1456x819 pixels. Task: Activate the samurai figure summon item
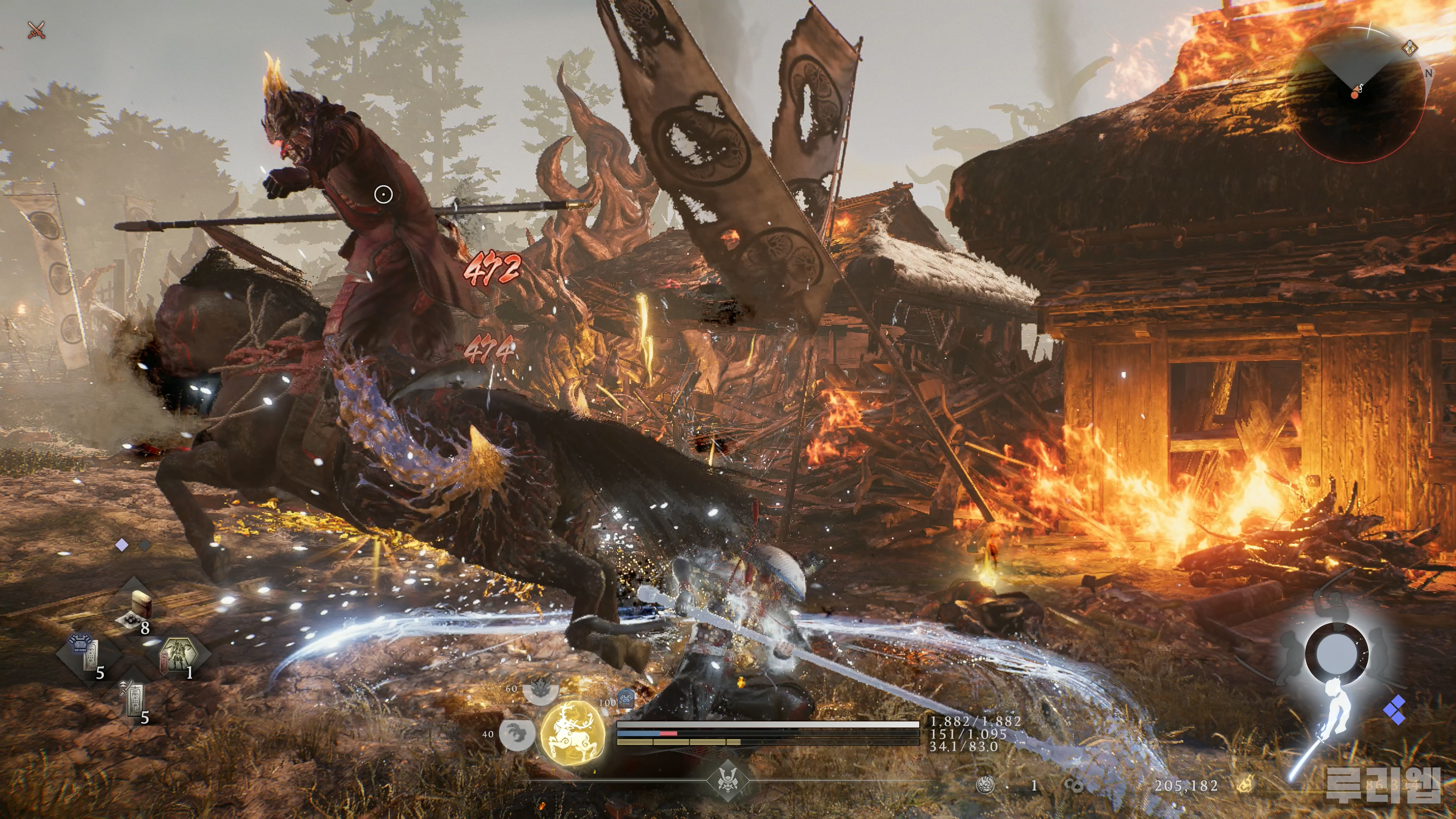pos(179,656)
